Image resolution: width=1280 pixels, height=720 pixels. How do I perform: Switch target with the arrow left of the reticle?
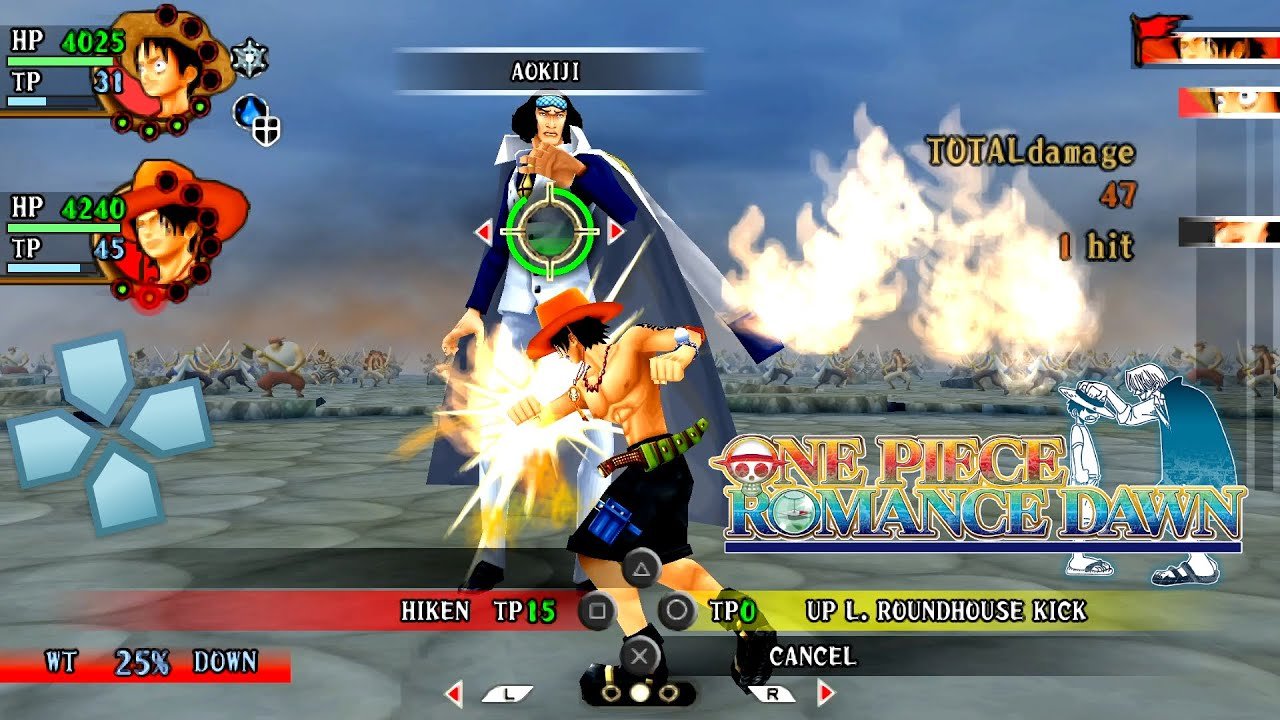[x=484, y=232]
